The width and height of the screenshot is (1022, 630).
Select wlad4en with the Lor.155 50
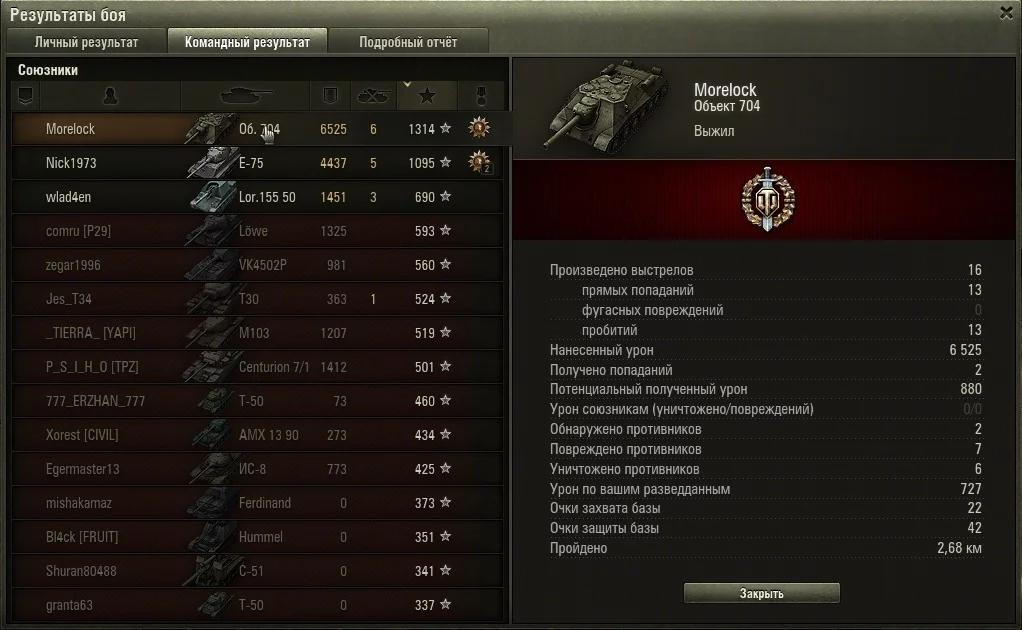point(68,197)
